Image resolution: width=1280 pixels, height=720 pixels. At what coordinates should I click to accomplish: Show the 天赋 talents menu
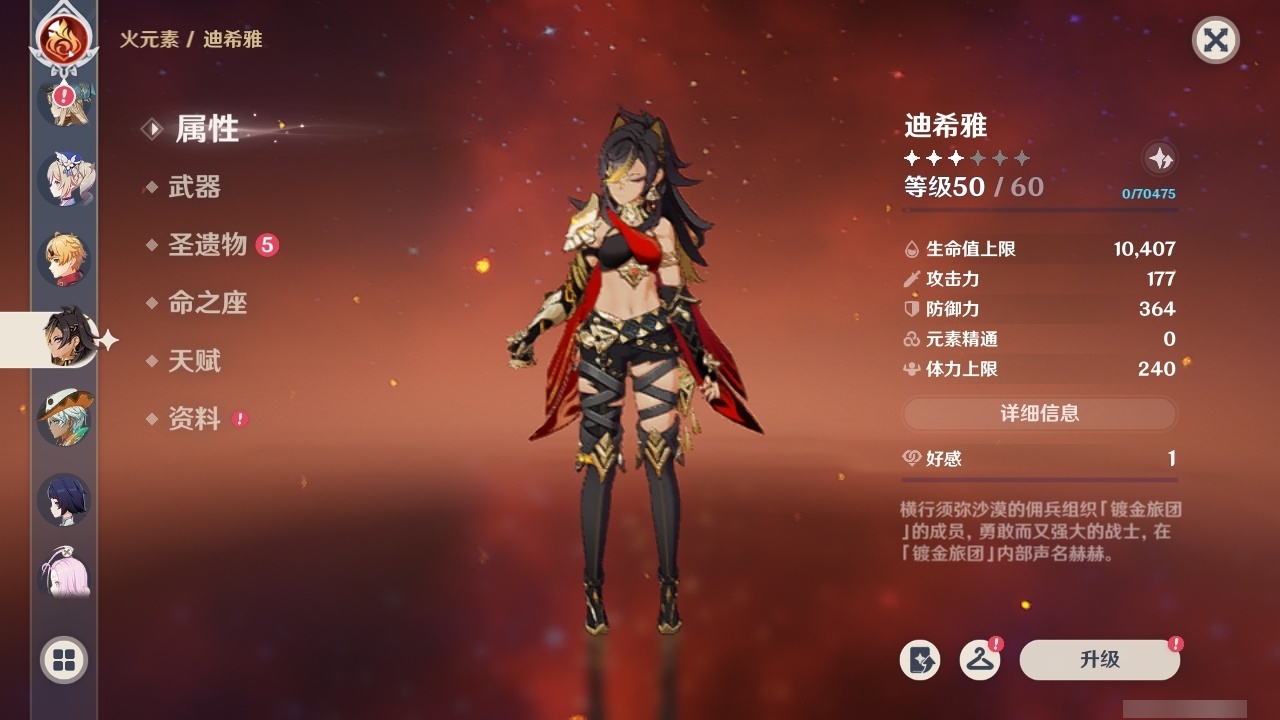(194, 361)
